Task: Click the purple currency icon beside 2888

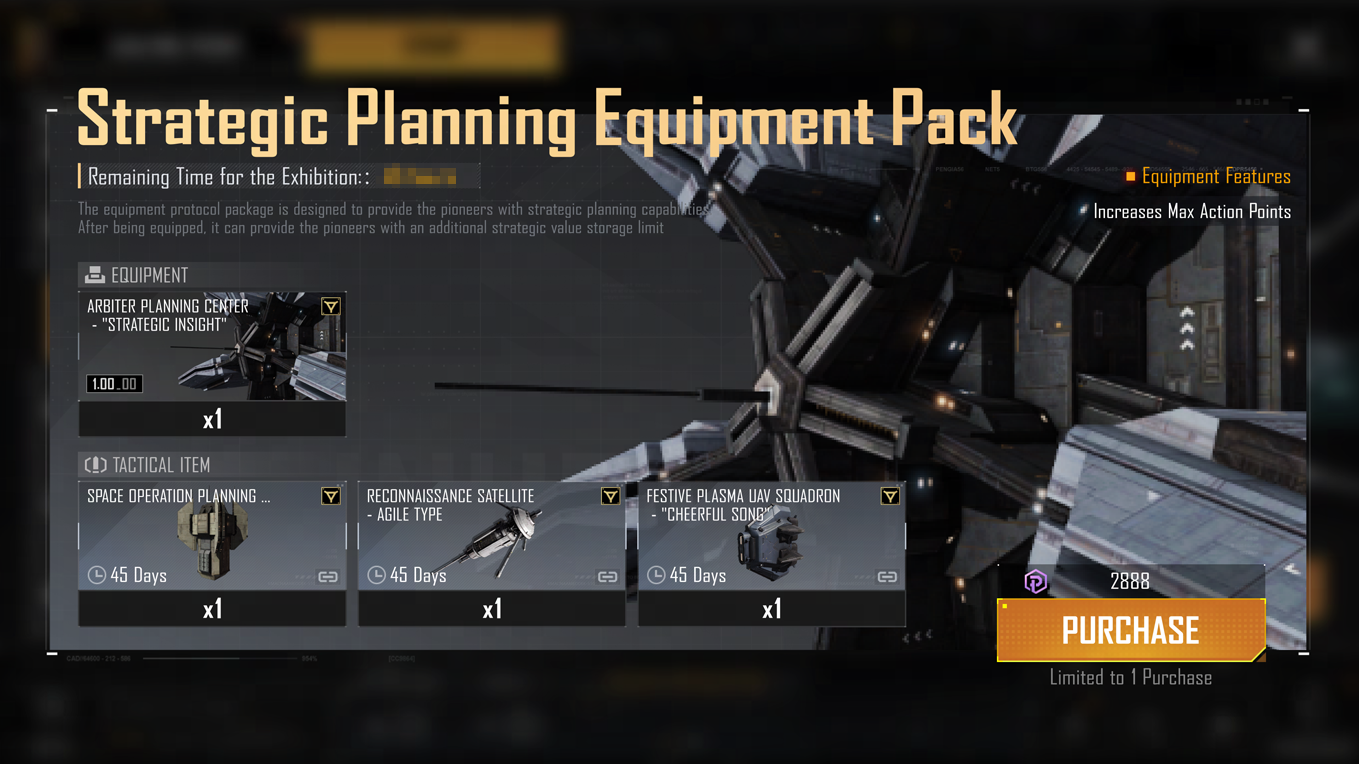Action: [1036, 581]
